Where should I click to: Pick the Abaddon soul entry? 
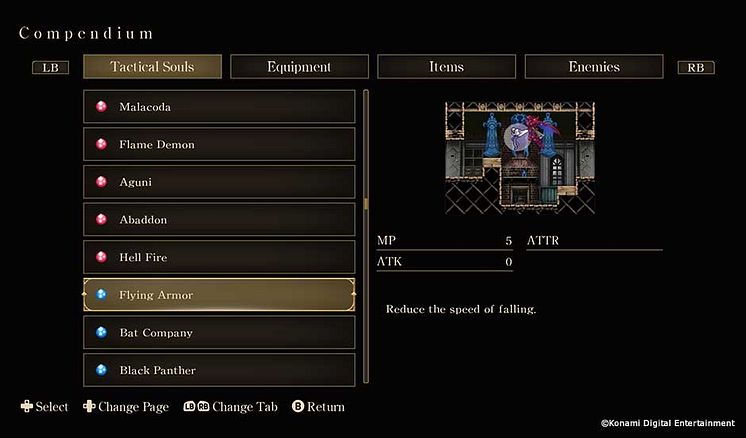click(219, 220)
